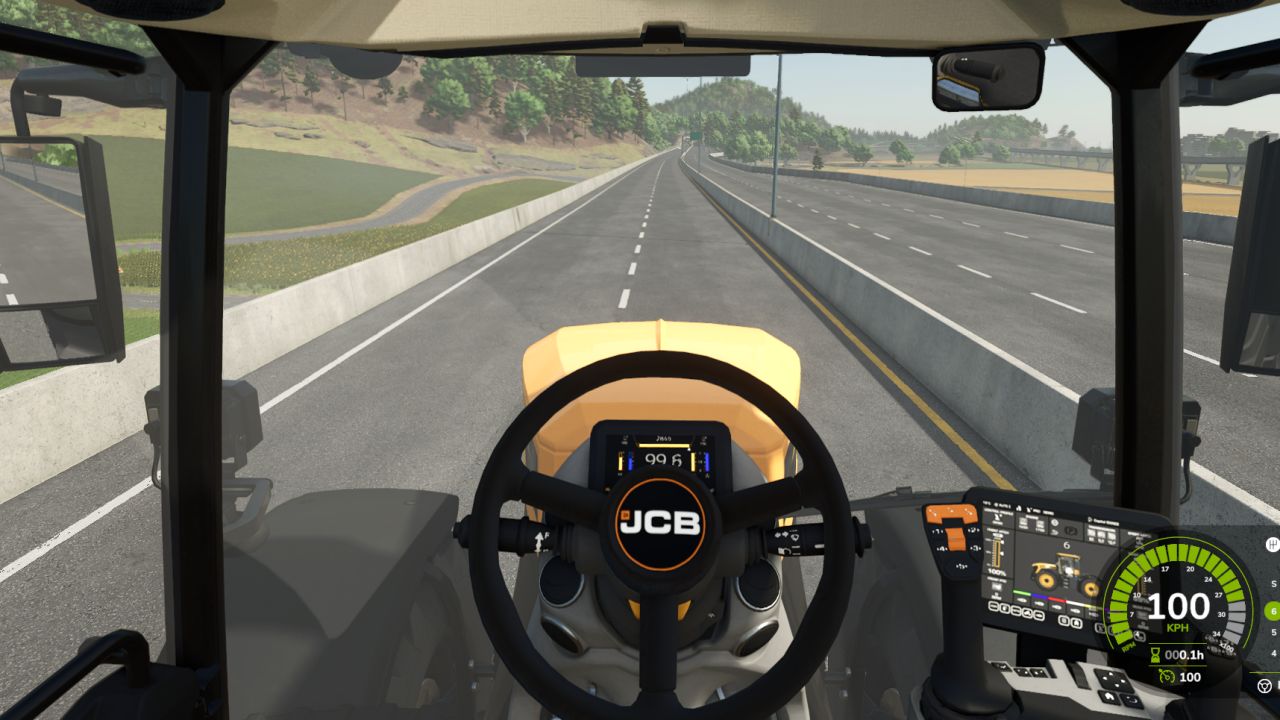Click the gearshift pattern icon beside the speedometer

[1272, 545]
